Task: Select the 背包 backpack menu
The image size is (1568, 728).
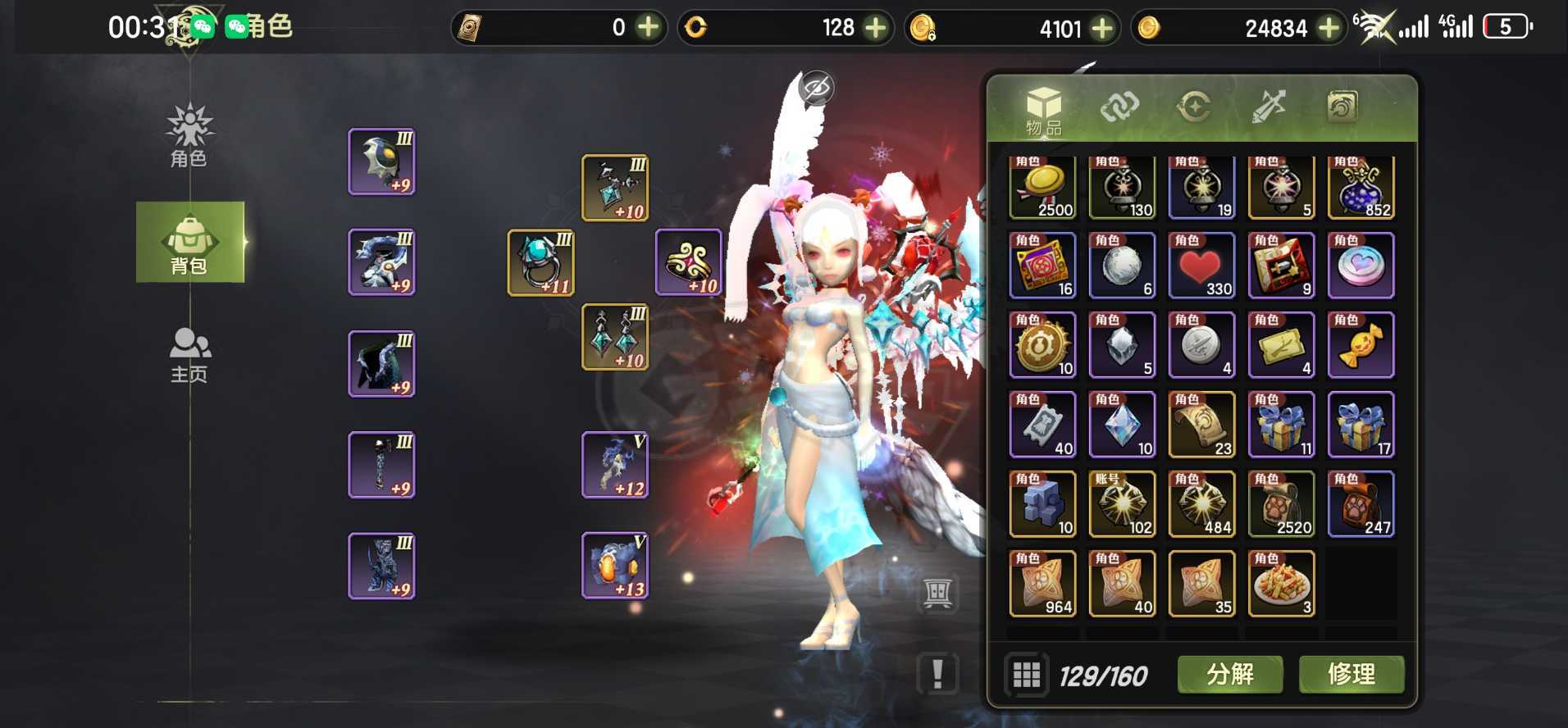Action: (x=189, y=243)
